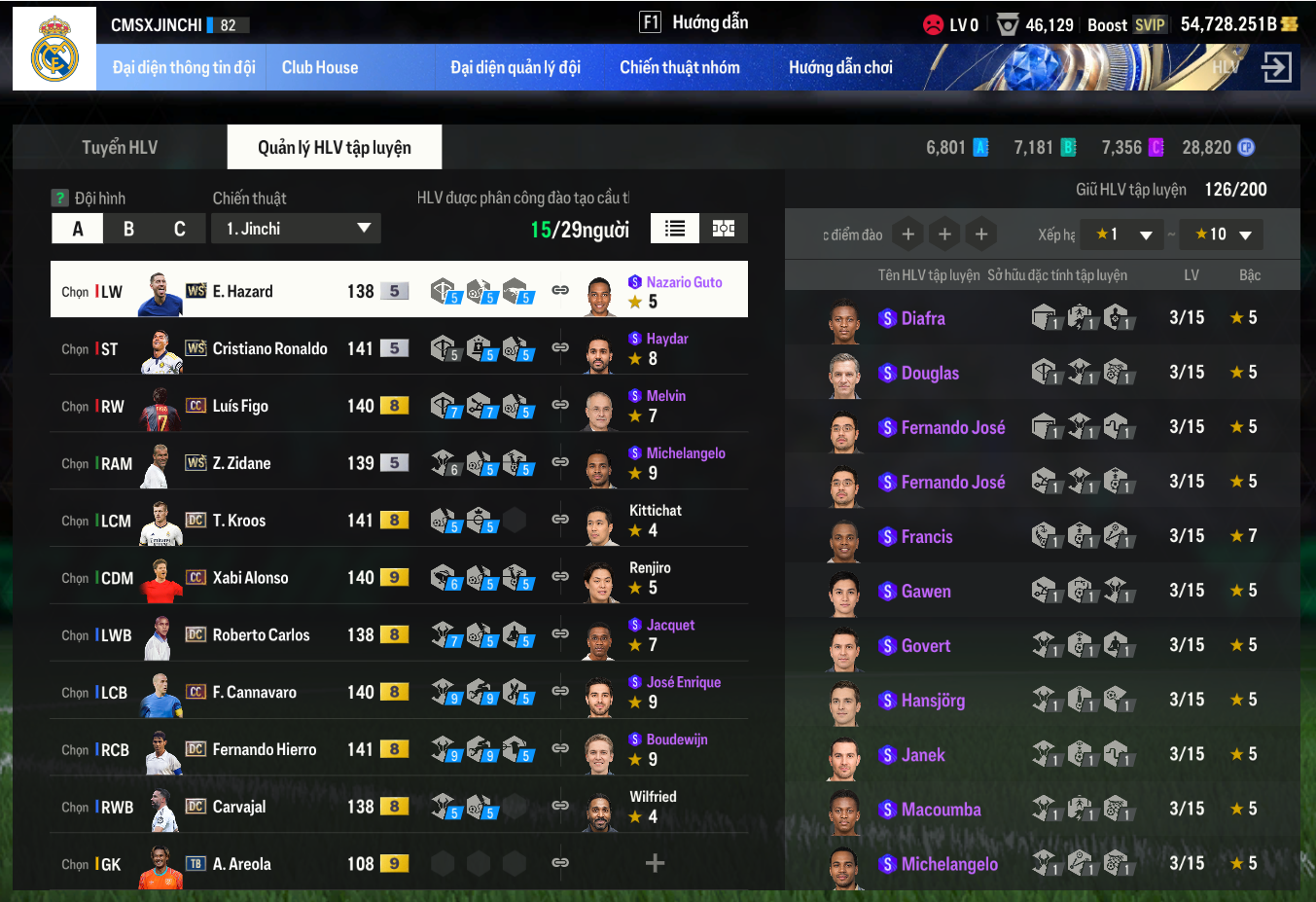Open Đại diện quản lý đội menu
This screenshot has height=902, width=1316.
click(x=516, y=67)
